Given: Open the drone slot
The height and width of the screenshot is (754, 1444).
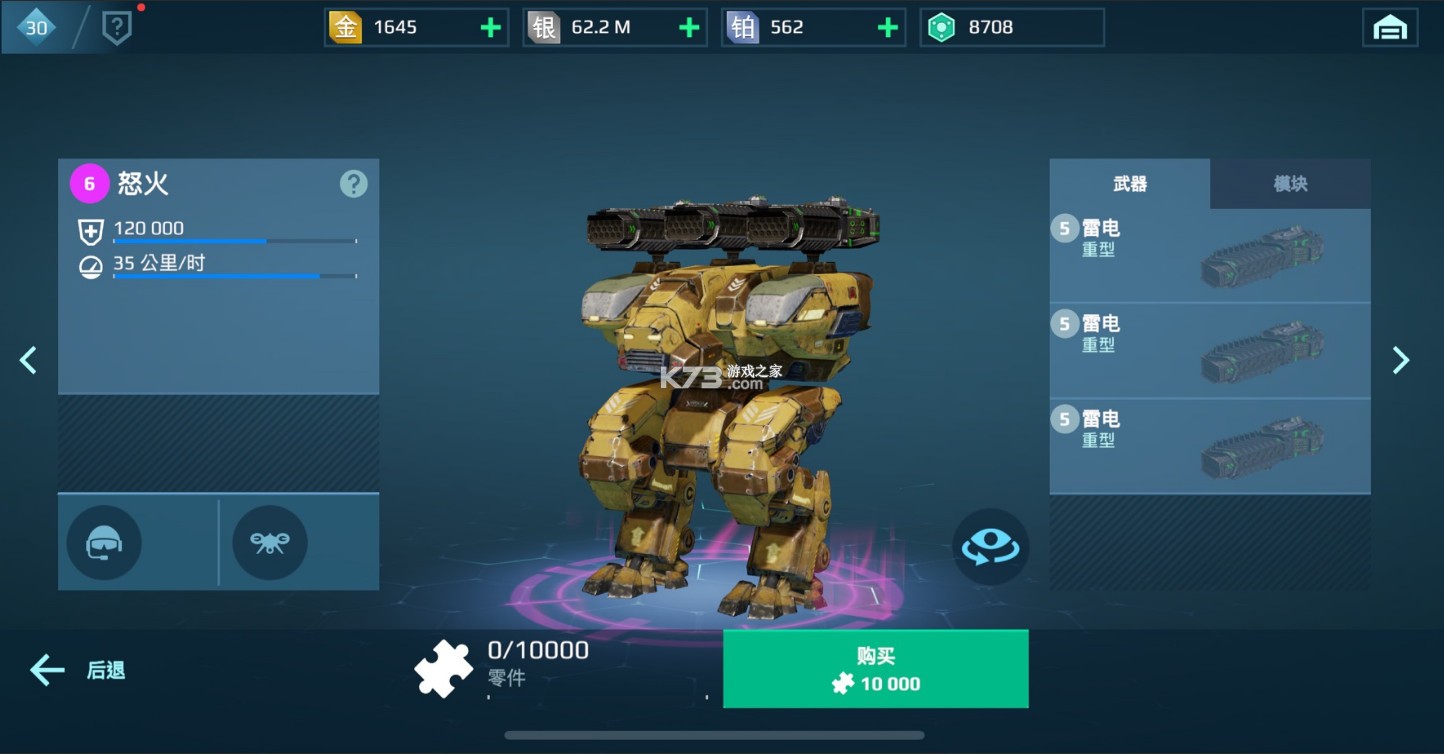Looking at the screenshot, I should [269, 543].
